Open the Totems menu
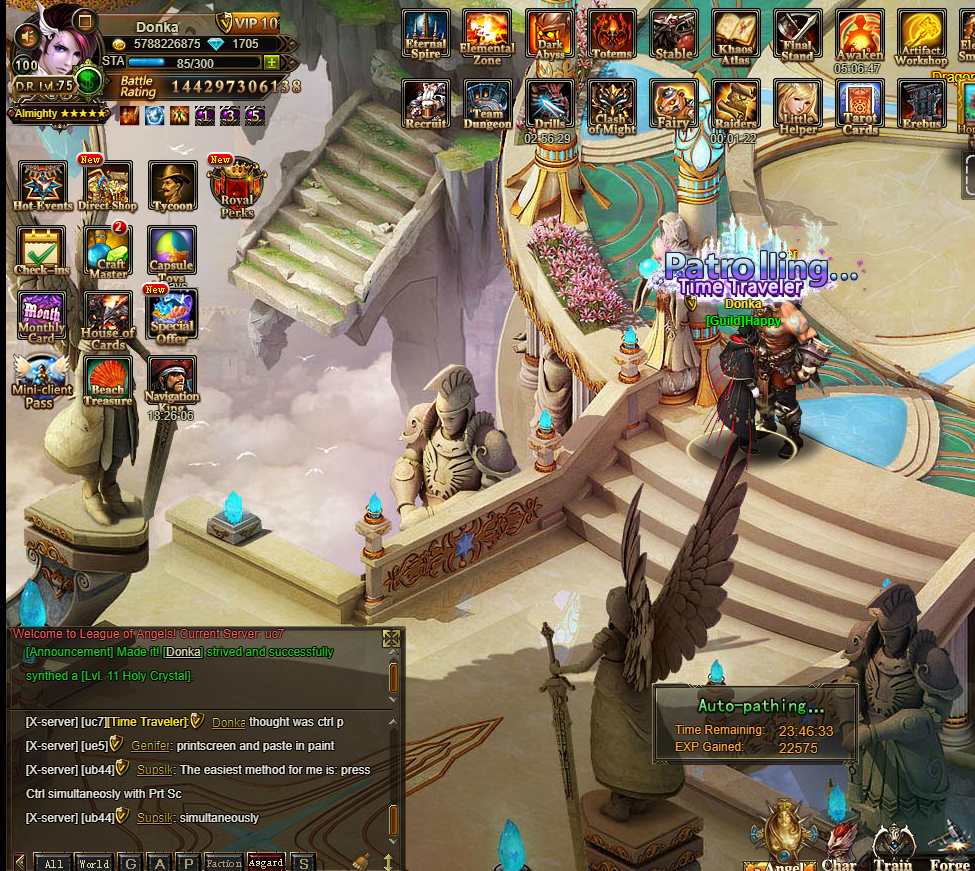 (611, 34)
